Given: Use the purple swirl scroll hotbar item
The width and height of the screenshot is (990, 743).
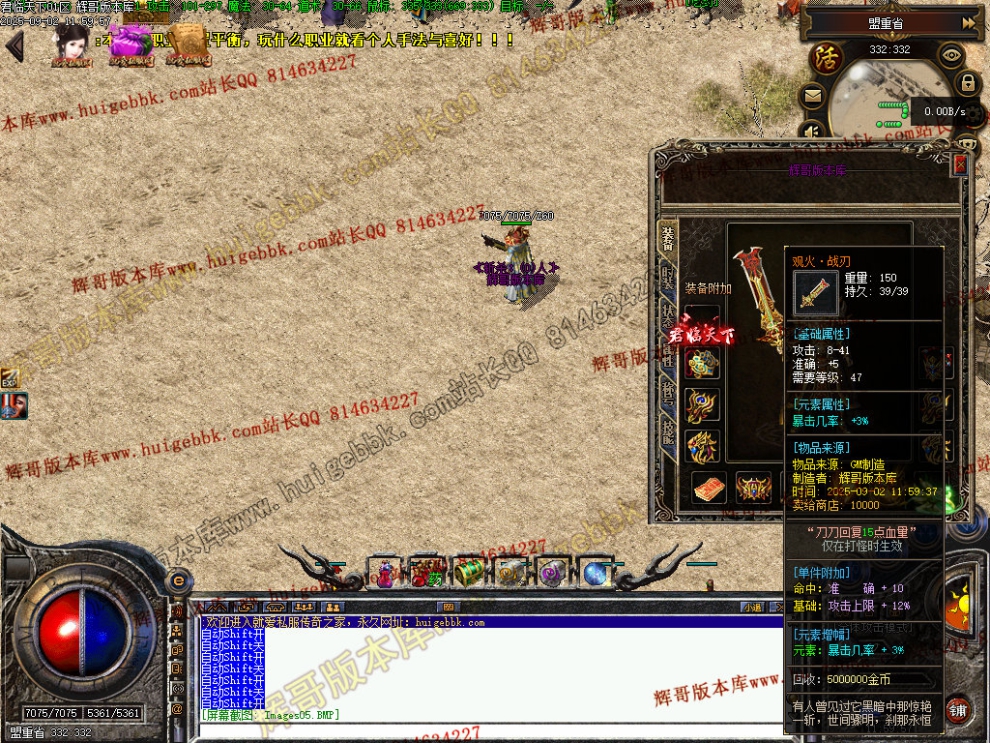Looking at the screenshot, I should tap(553, 573).
